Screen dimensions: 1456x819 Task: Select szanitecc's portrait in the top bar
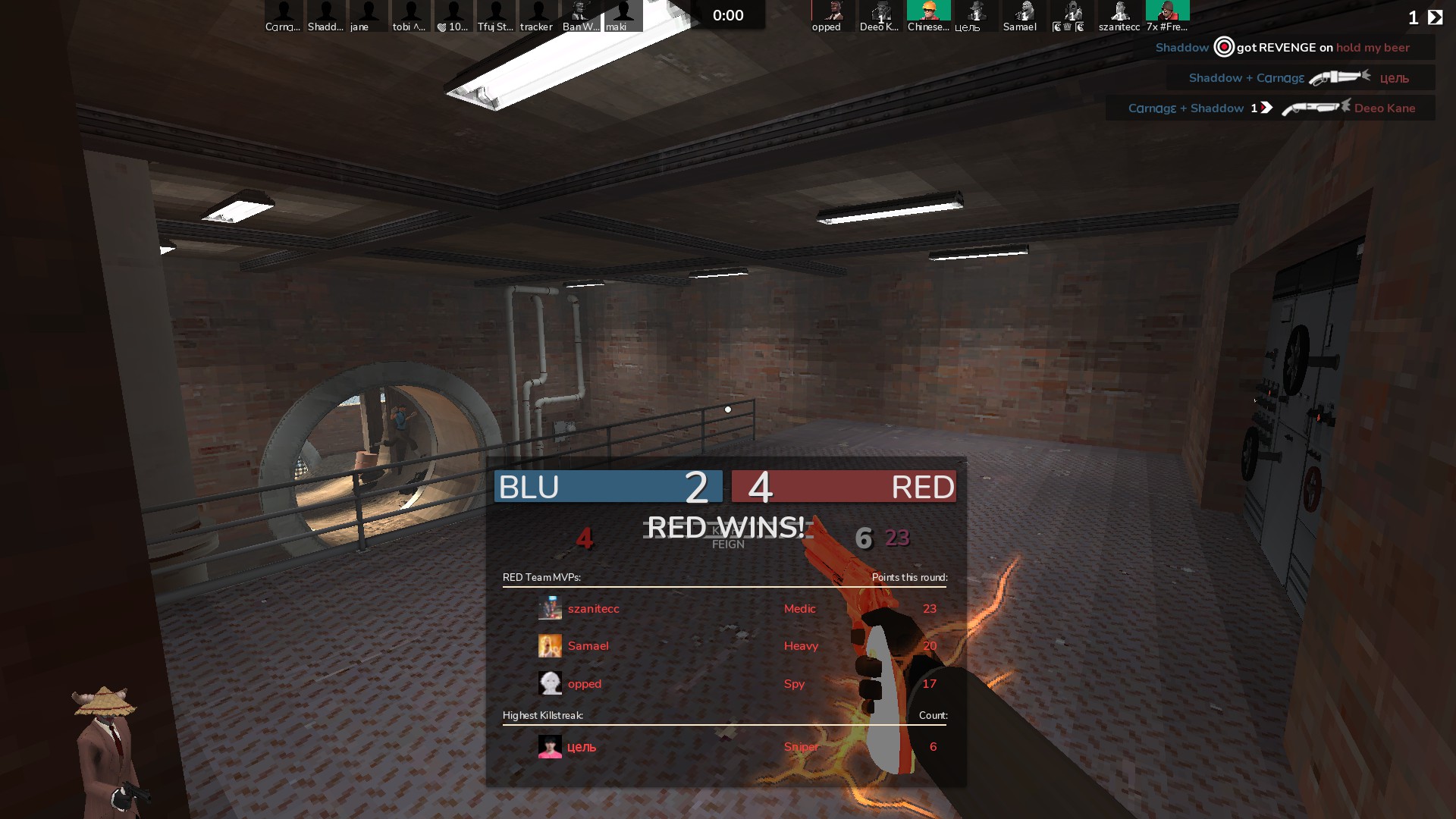tap(1119, 15)
